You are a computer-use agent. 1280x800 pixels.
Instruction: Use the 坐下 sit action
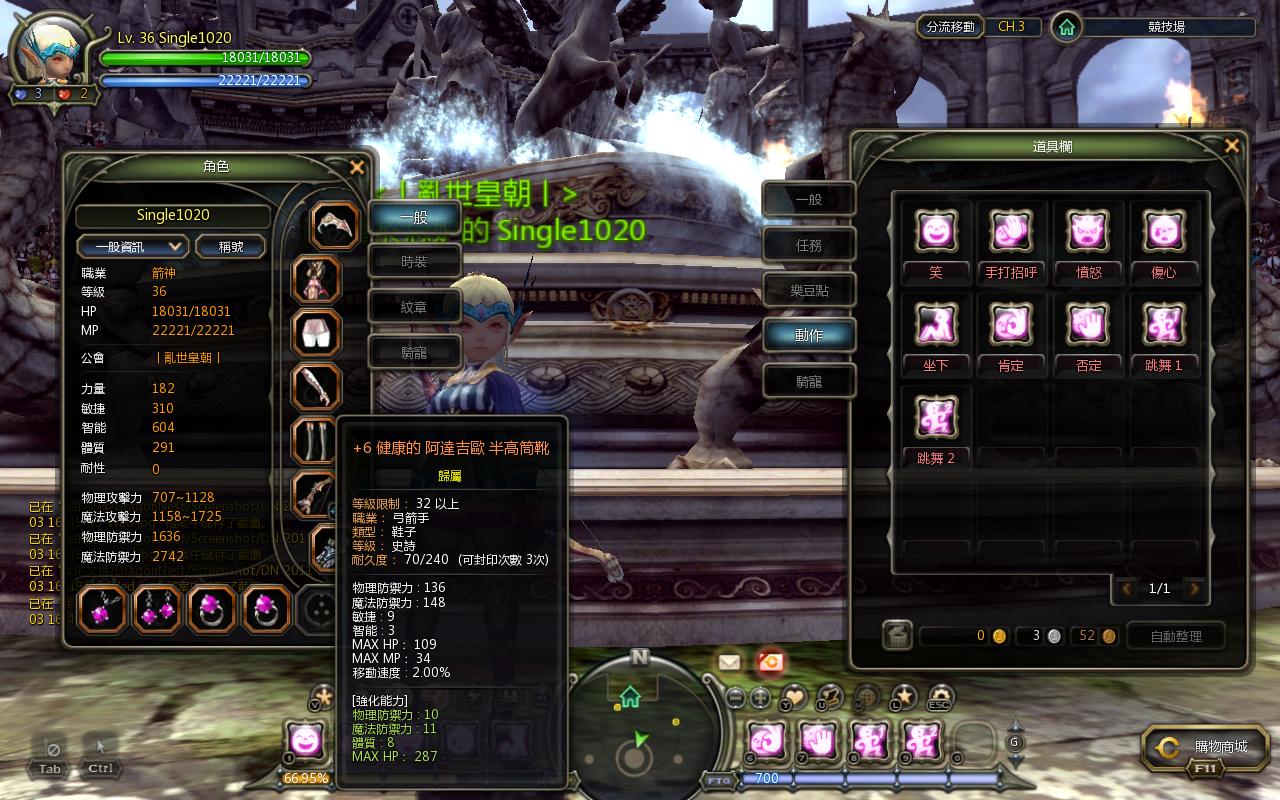[936, 325]
